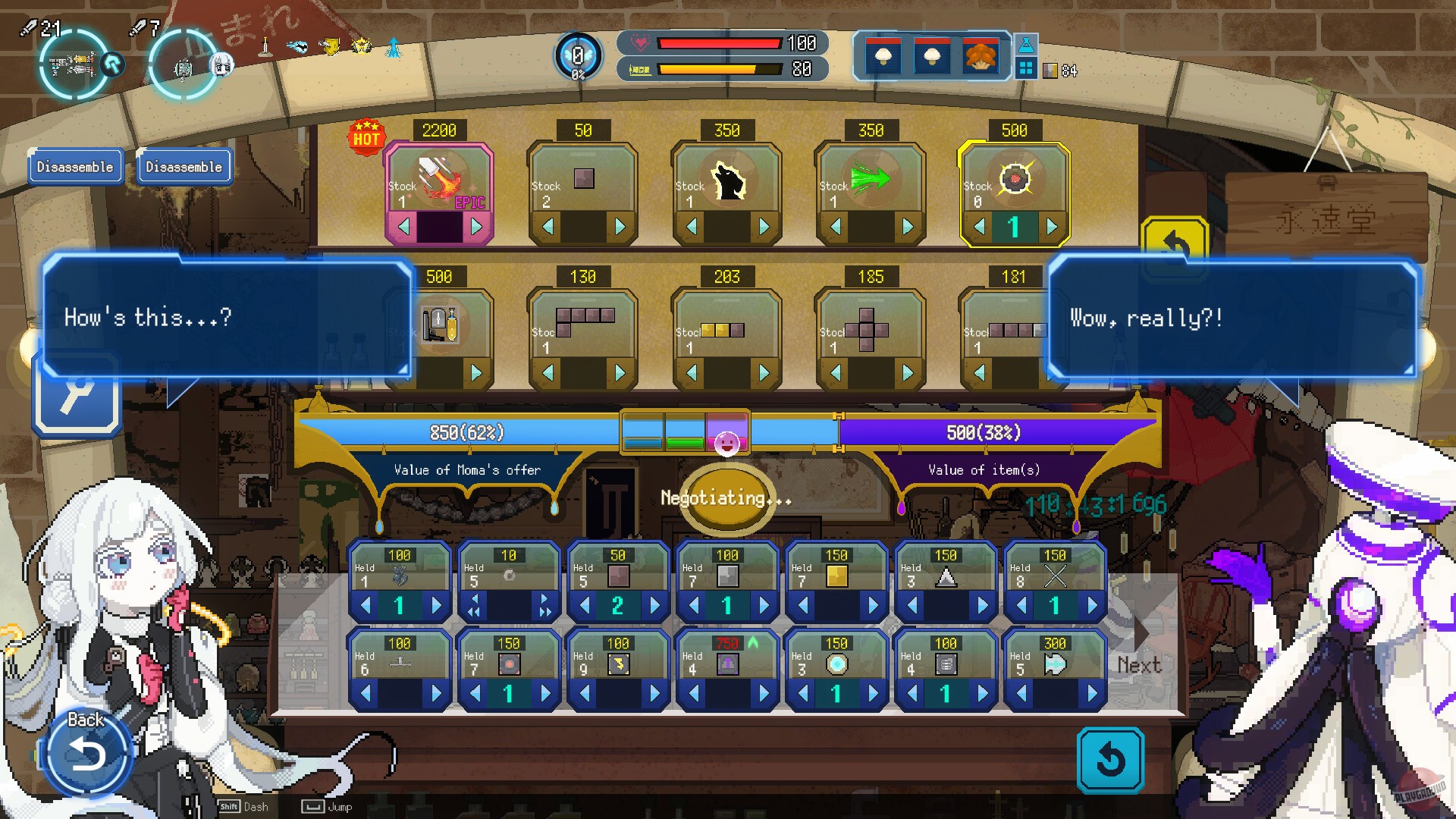Select the wrench icon on the left panel

(x=77, y=394)
